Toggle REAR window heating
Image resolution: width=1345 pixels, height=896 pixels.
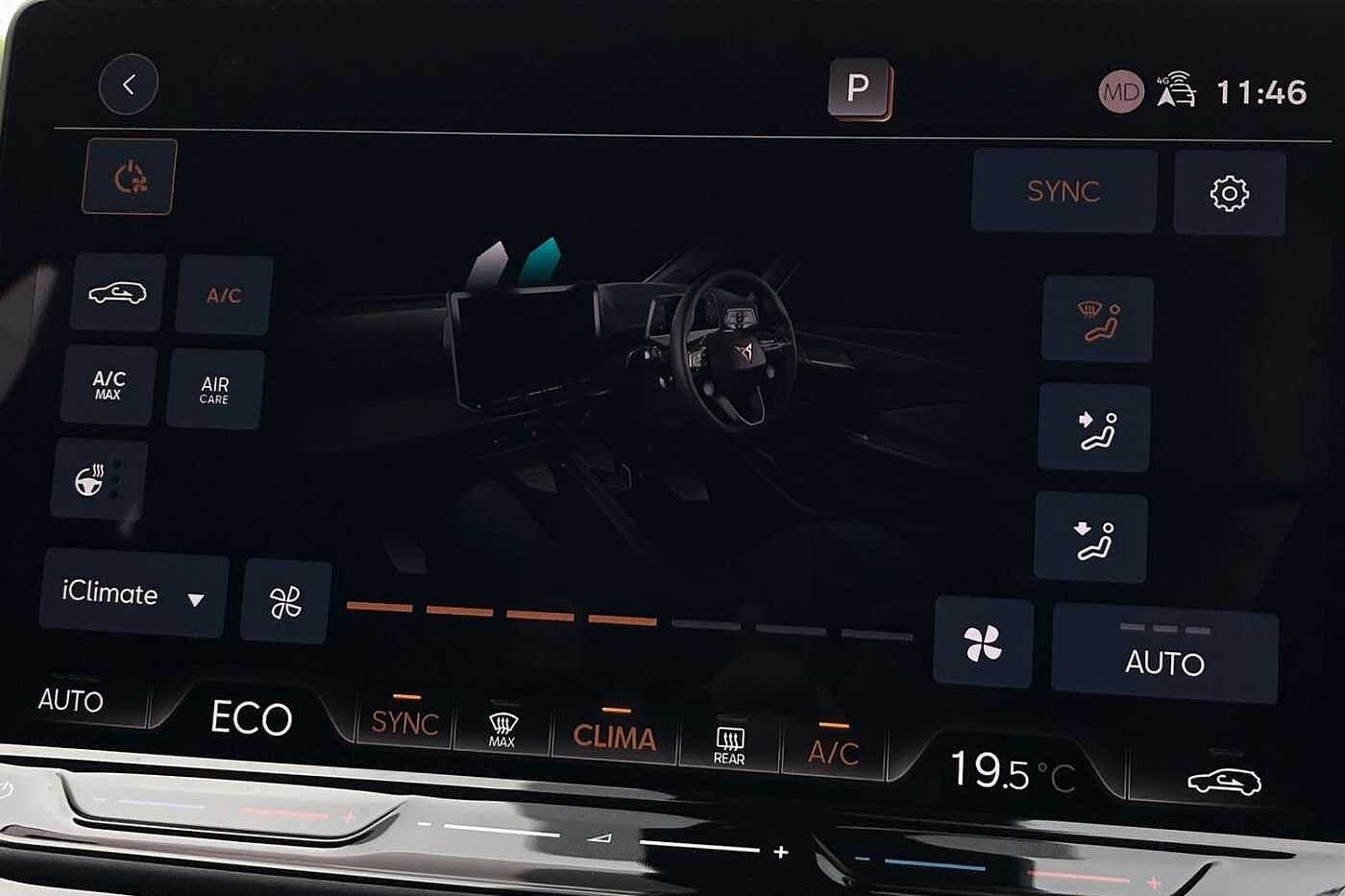(729, 744)
